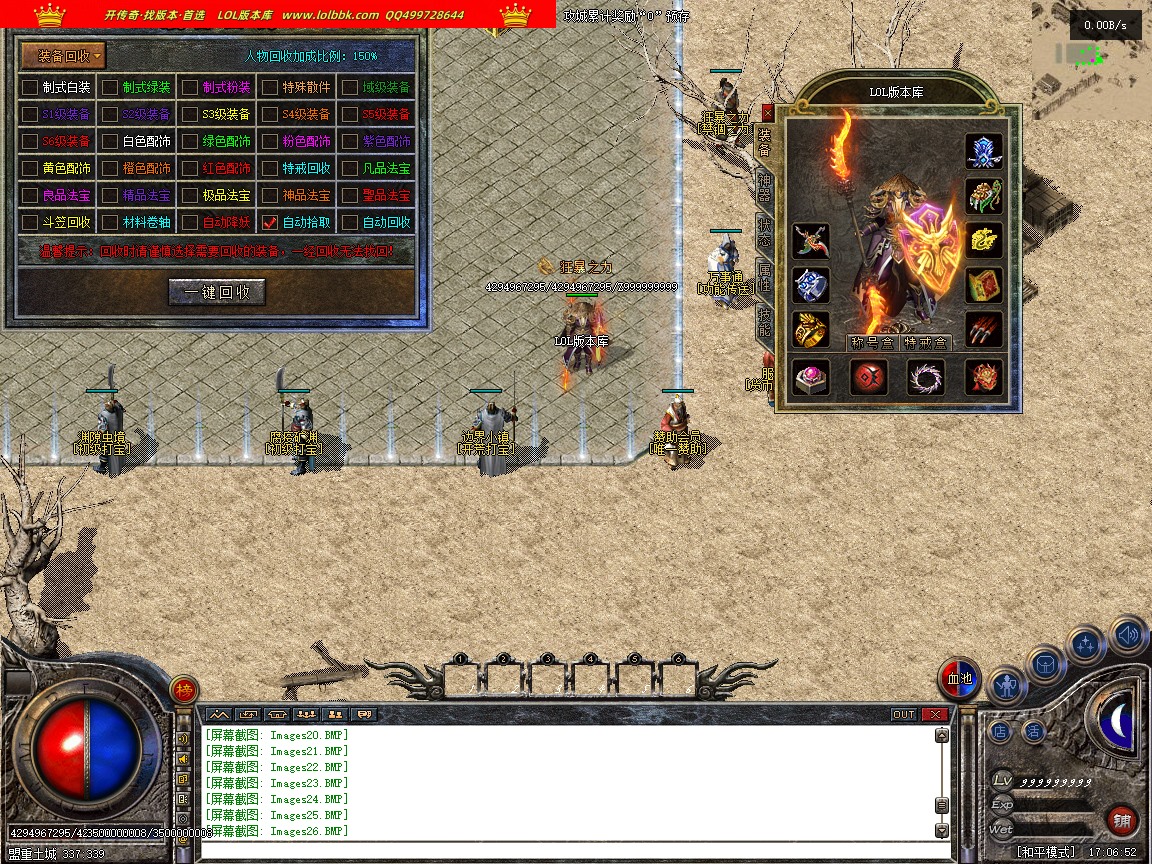The height and width of the screenshot is (864, 1152).
Task: Open the 特戒盒 box
Action: pos(926,343)
